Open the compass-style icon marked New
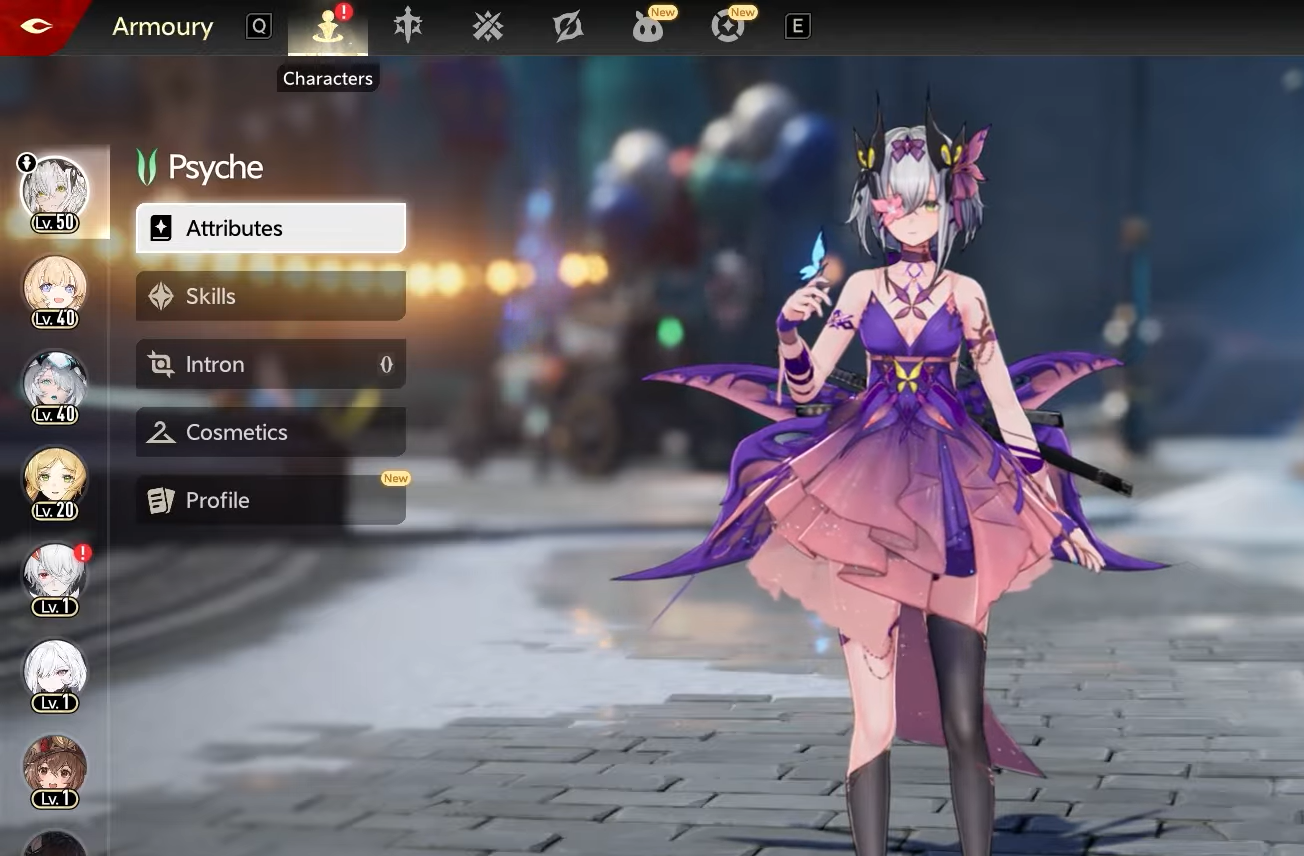The height and width of the screenshot is (856, 1304). tap(728, 27)
